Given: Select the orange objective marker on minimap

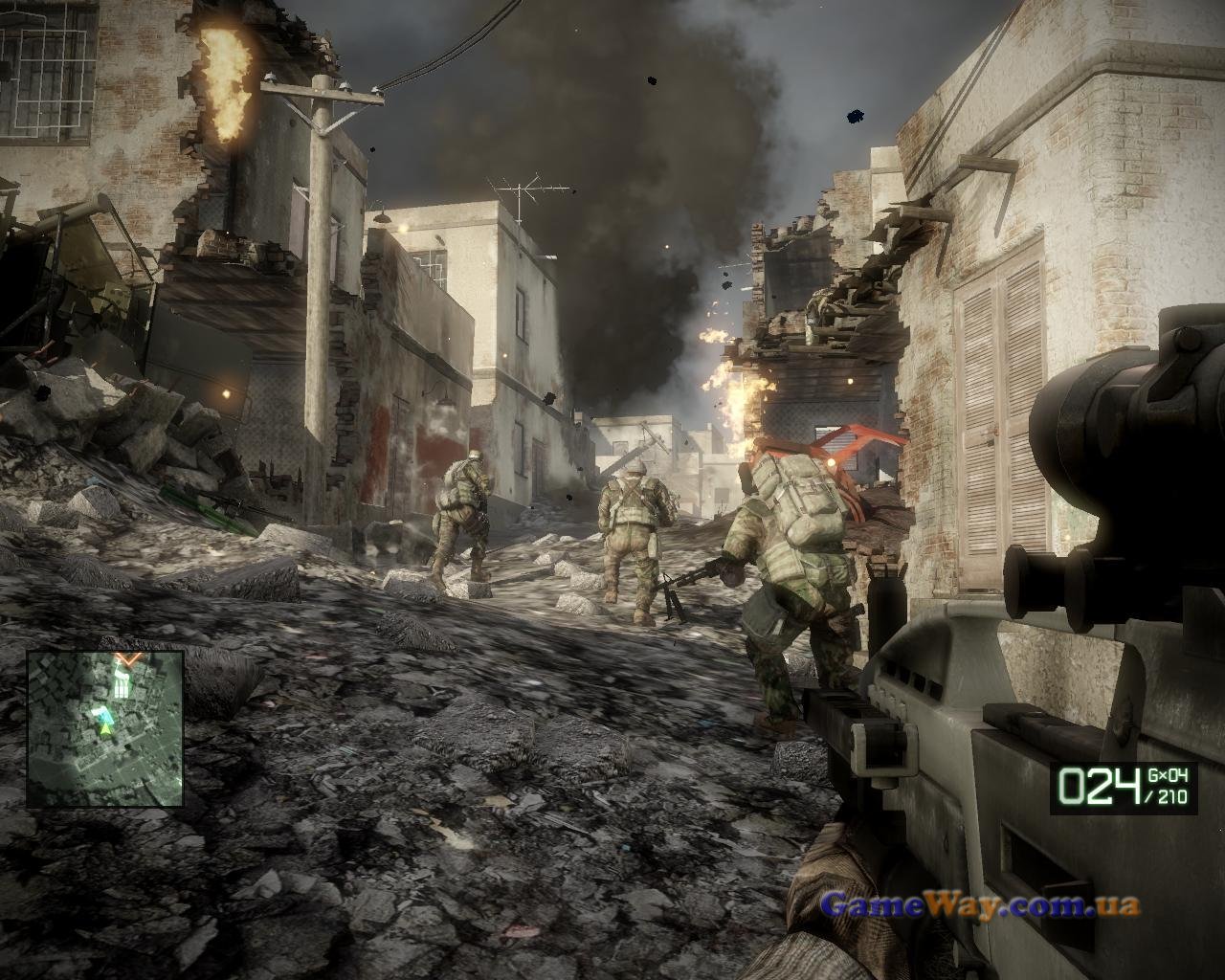Looking at the screenshot, I should pyautogui.click(x=127, y=659).
